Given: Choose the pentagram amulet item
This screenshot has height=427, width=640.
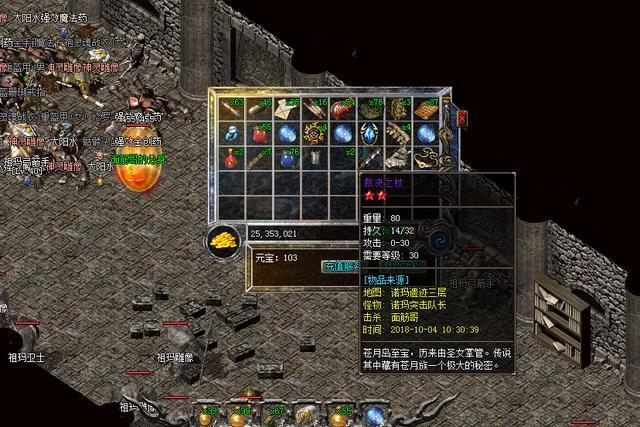Looking at the screenshot, I should [316, 134].
